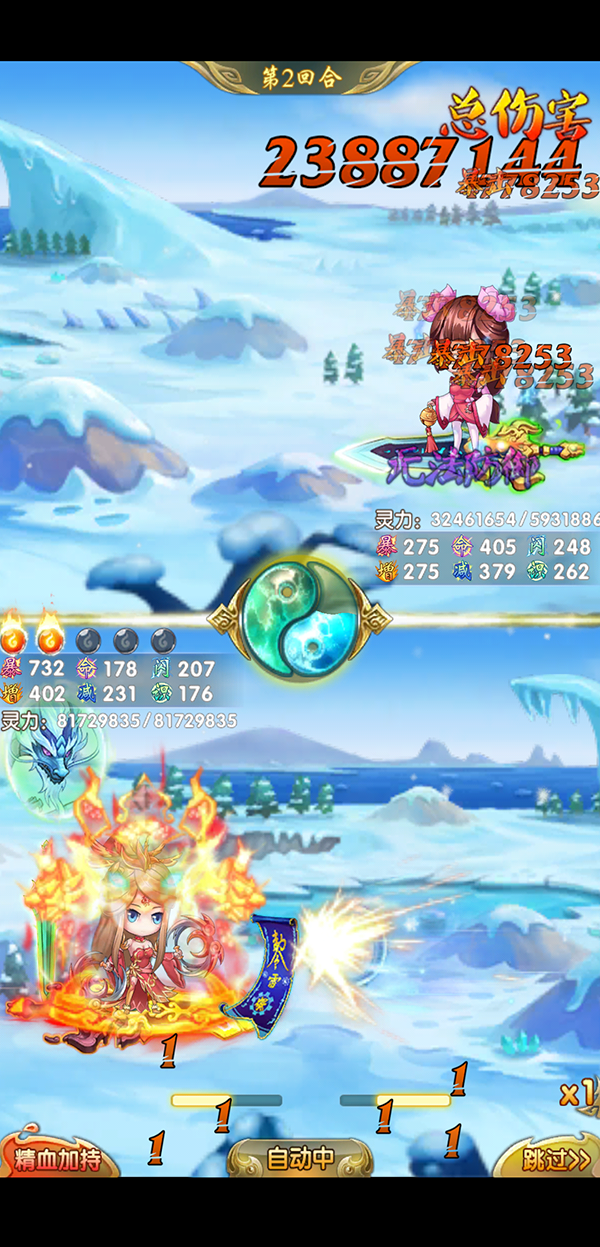Toggle the 自动中 auto-battle button
The image size is (600, 1247).
[300, 1159]
